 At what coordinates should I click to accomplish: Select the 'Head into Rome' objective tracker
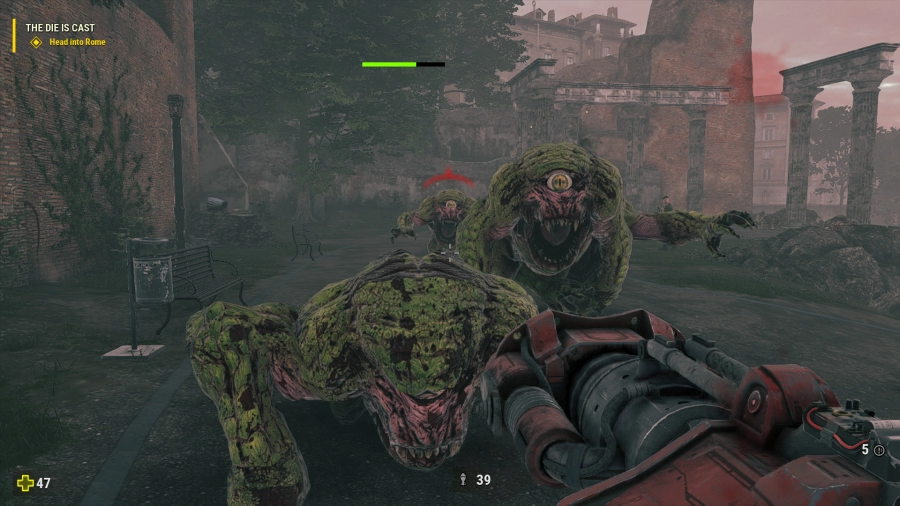75,43
